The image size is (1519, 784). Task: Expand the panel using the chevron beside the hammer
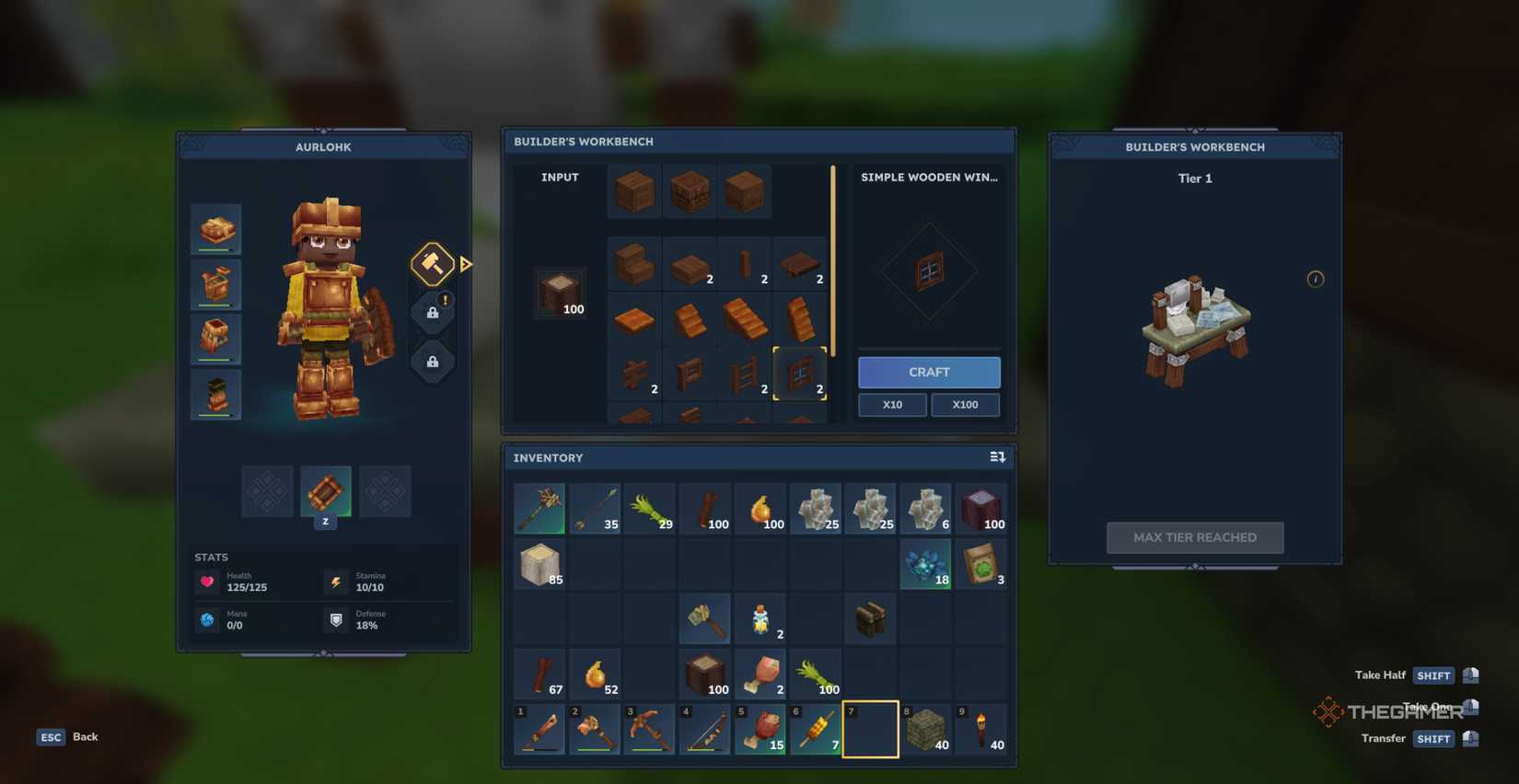coord(467,264)
